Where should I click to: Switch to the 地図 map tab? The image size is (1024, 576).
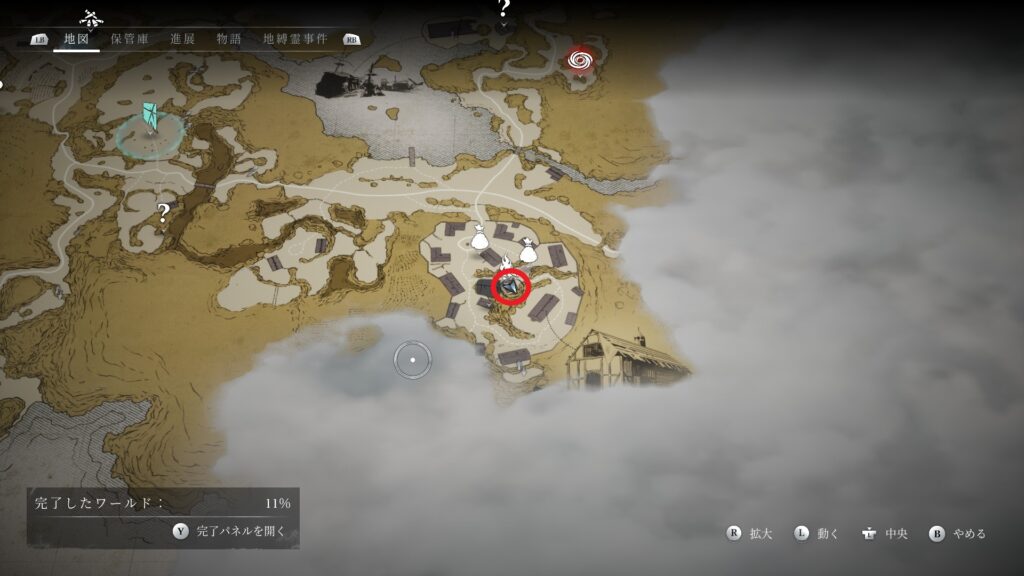[x=76, y=39]
